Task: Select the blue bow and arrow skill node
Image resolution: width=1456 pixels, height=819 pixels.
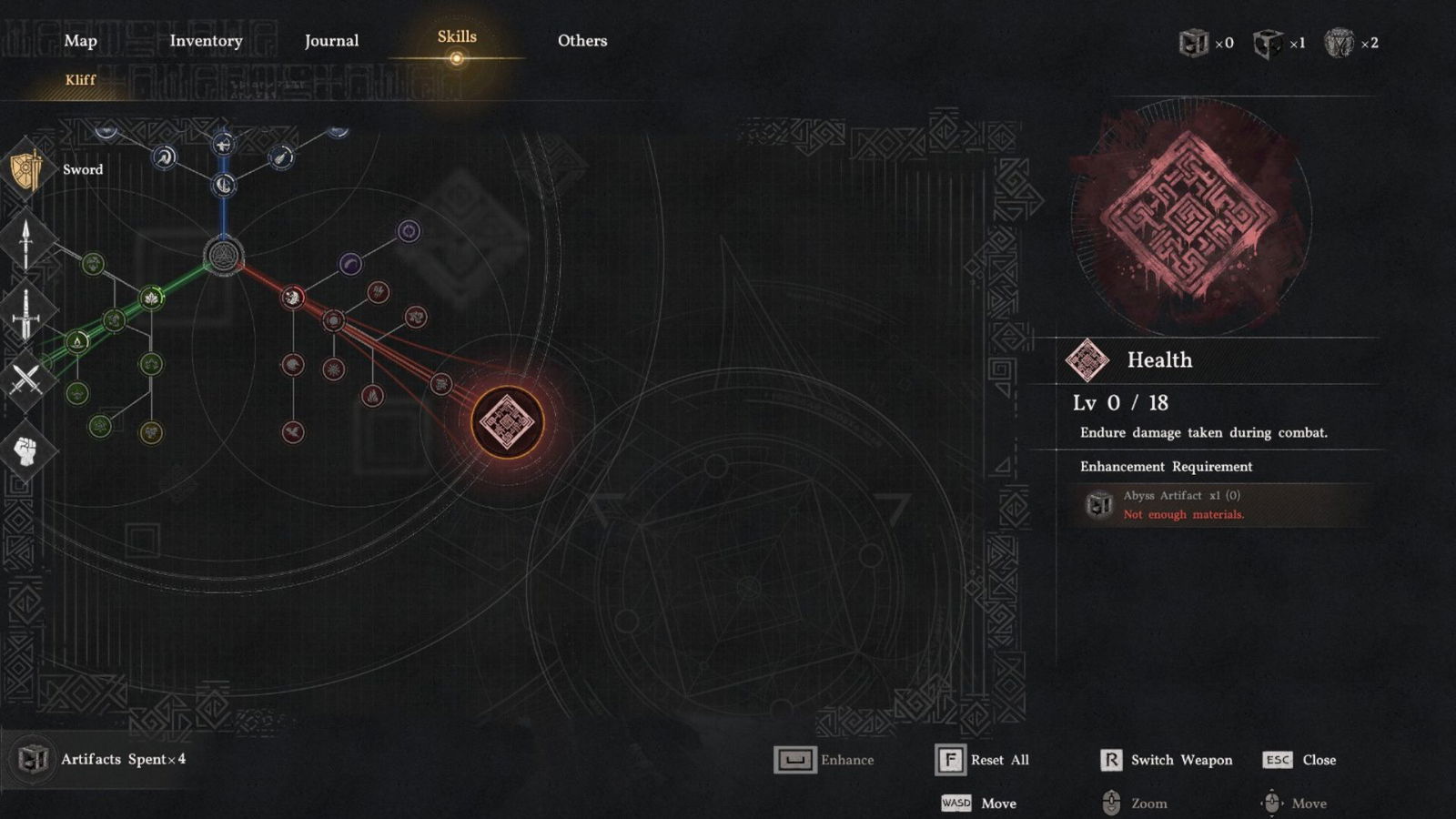Action: (223, 144)
